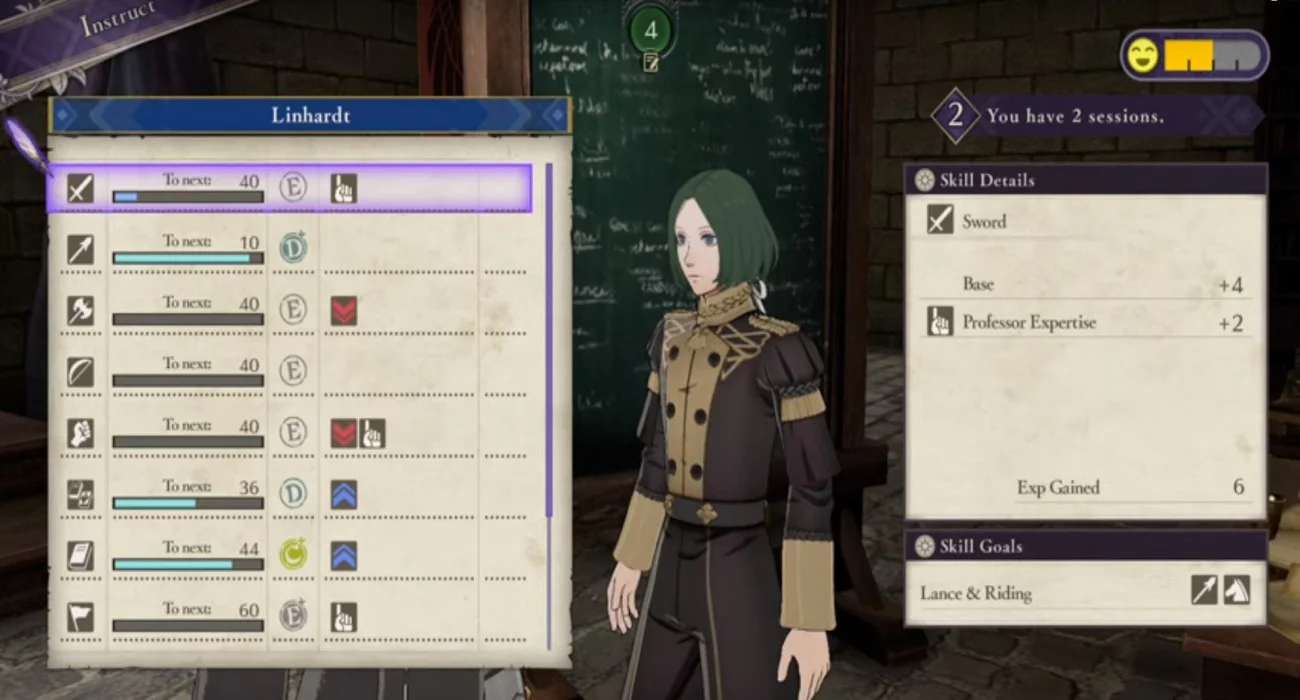Viewport: 1300px width, 700px height.
Task: Click the Linhardt name header
Action: tap(310, 115)
